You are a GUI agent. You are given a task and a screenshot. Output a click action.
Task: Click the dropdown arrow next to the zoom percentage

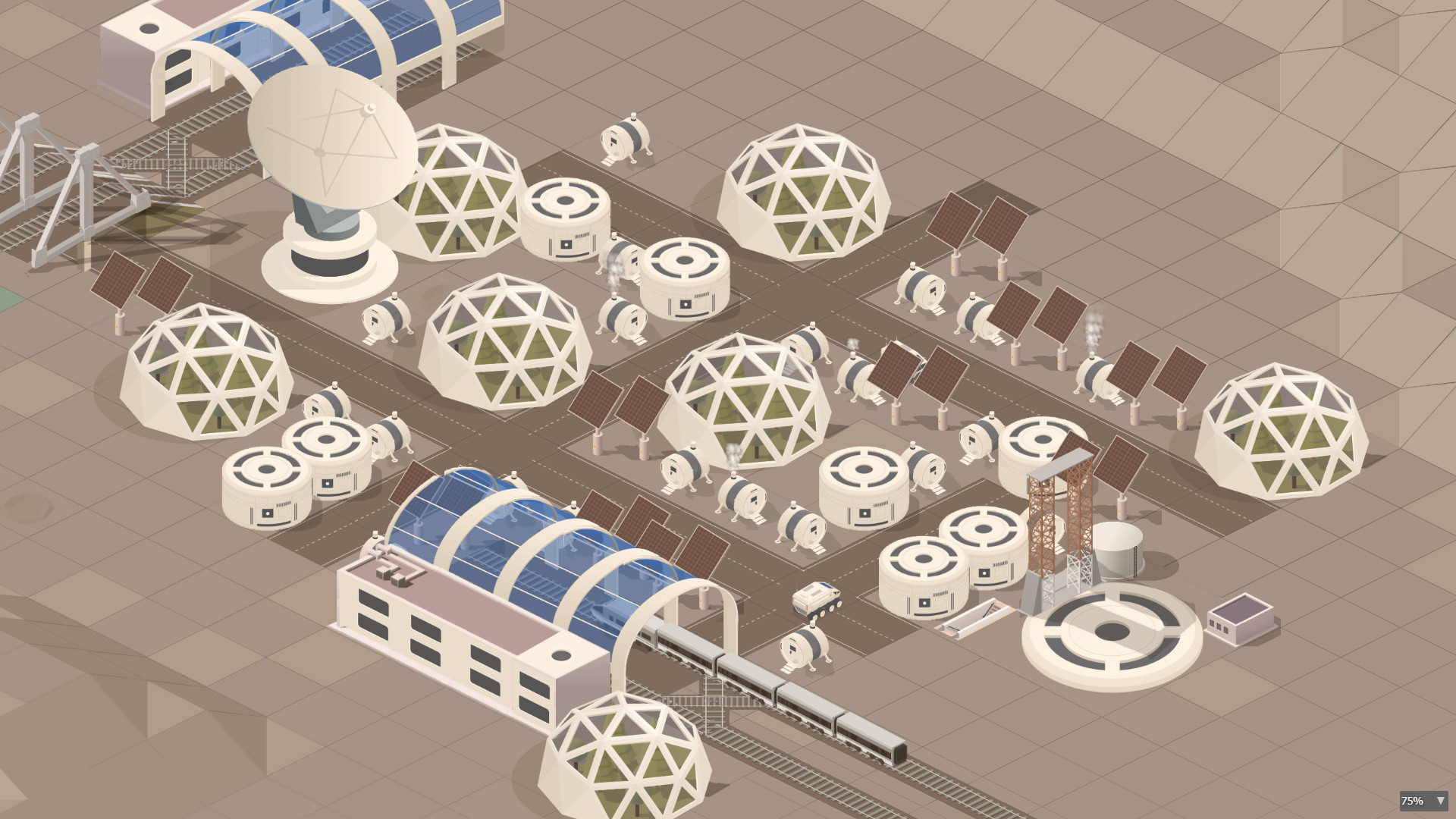coord(1439,801)
